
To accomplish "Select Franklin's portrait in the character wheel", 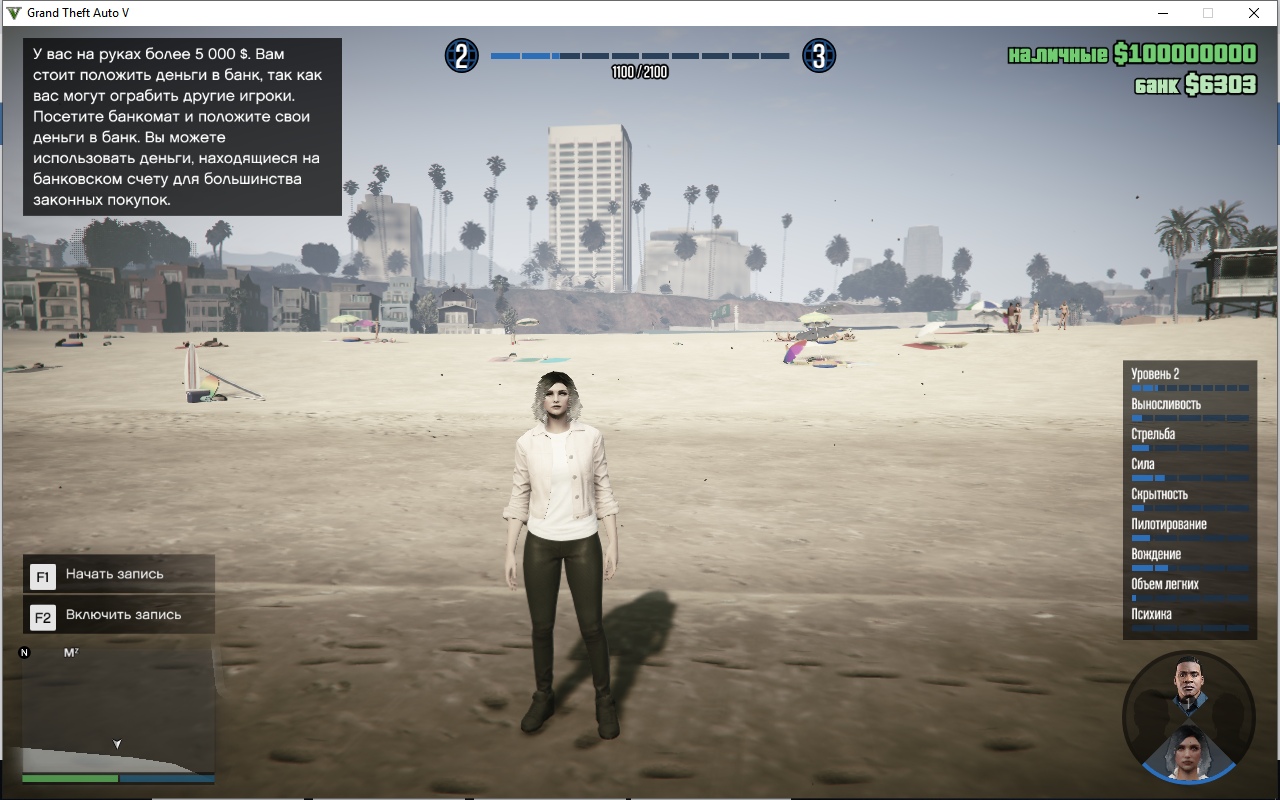I will click(1189, 680).
